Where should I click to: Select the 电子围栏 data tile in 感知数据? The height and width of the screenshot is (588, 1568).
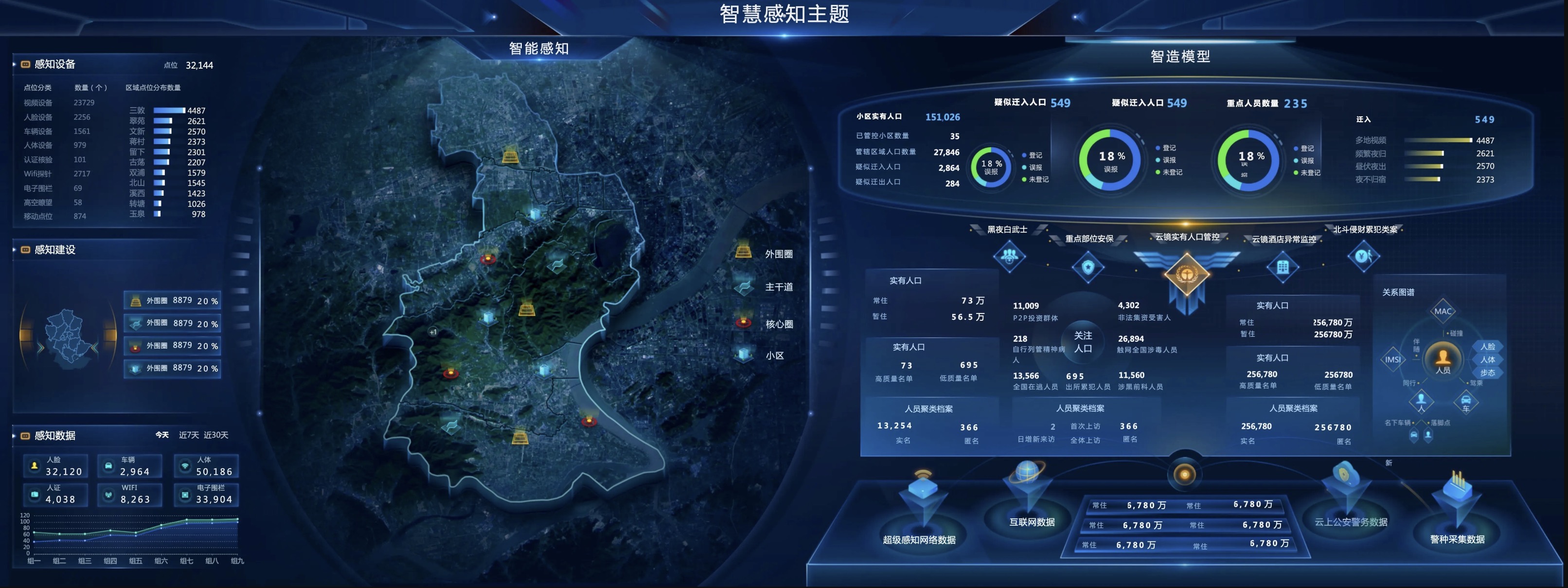(207, 494)
